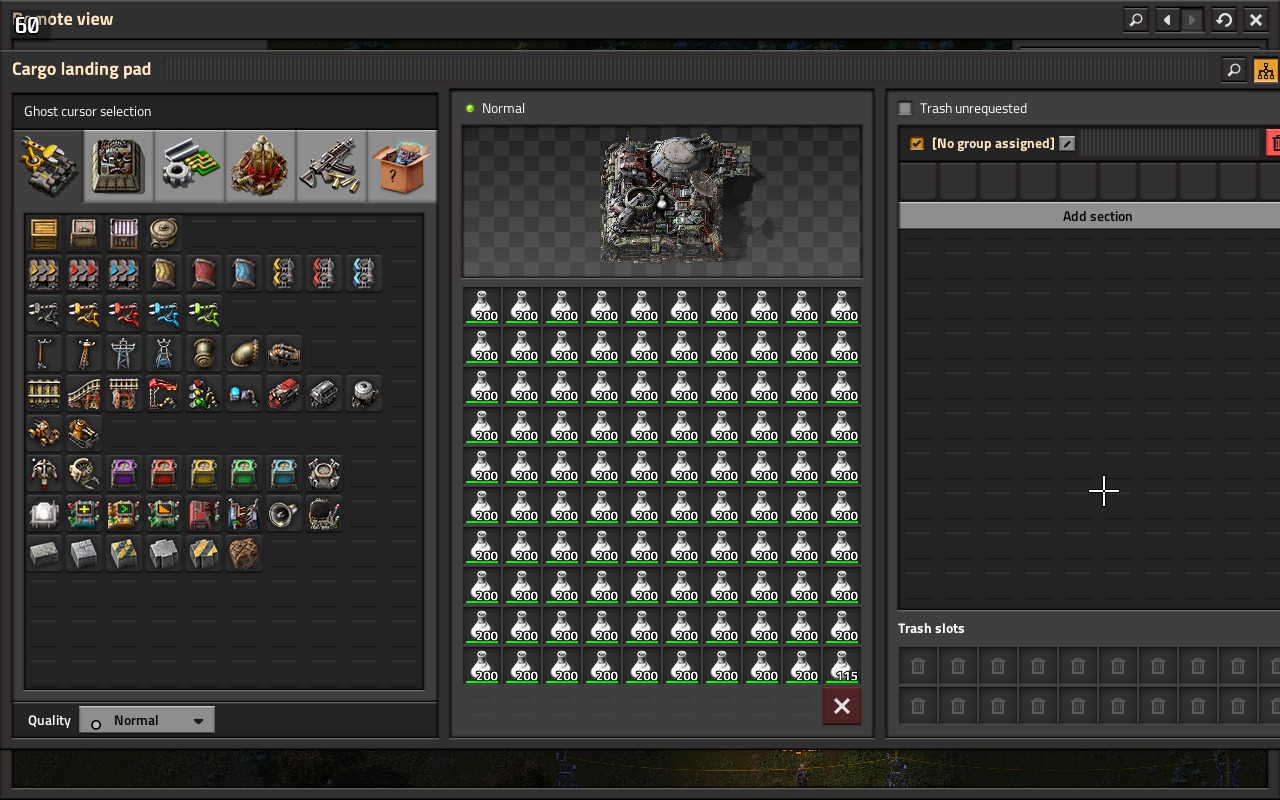This screenshot has height=800, width=1280.
Task: Select the Combat tab with the gun
Action: [x=331, y=166]
